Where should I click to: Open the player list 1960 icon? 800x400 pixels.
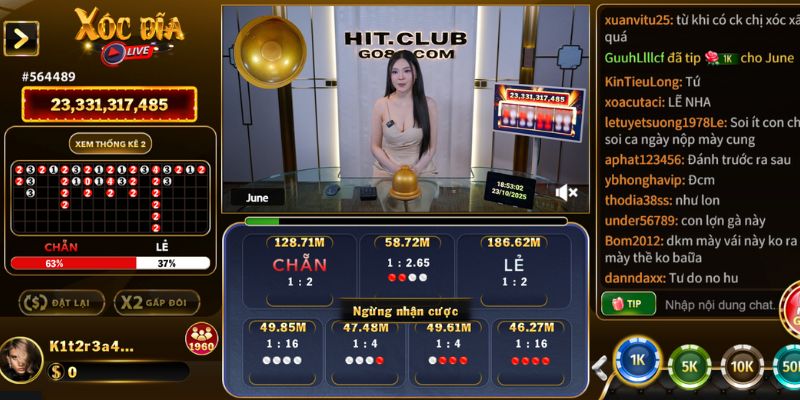coord(201,339)
